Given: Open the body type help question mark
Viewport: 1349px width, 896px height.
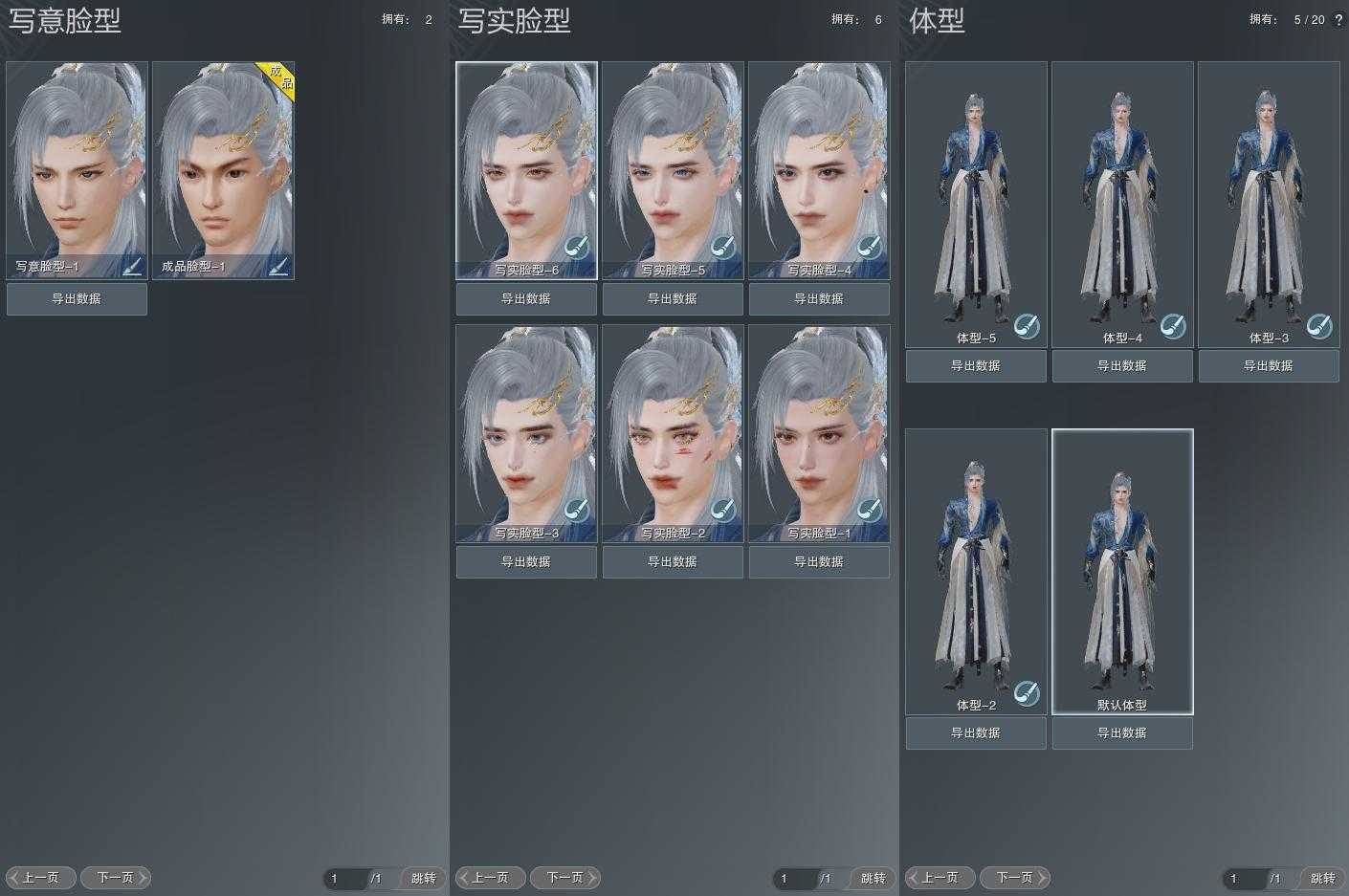Looking at the screenshot, I should point(1338,19).
